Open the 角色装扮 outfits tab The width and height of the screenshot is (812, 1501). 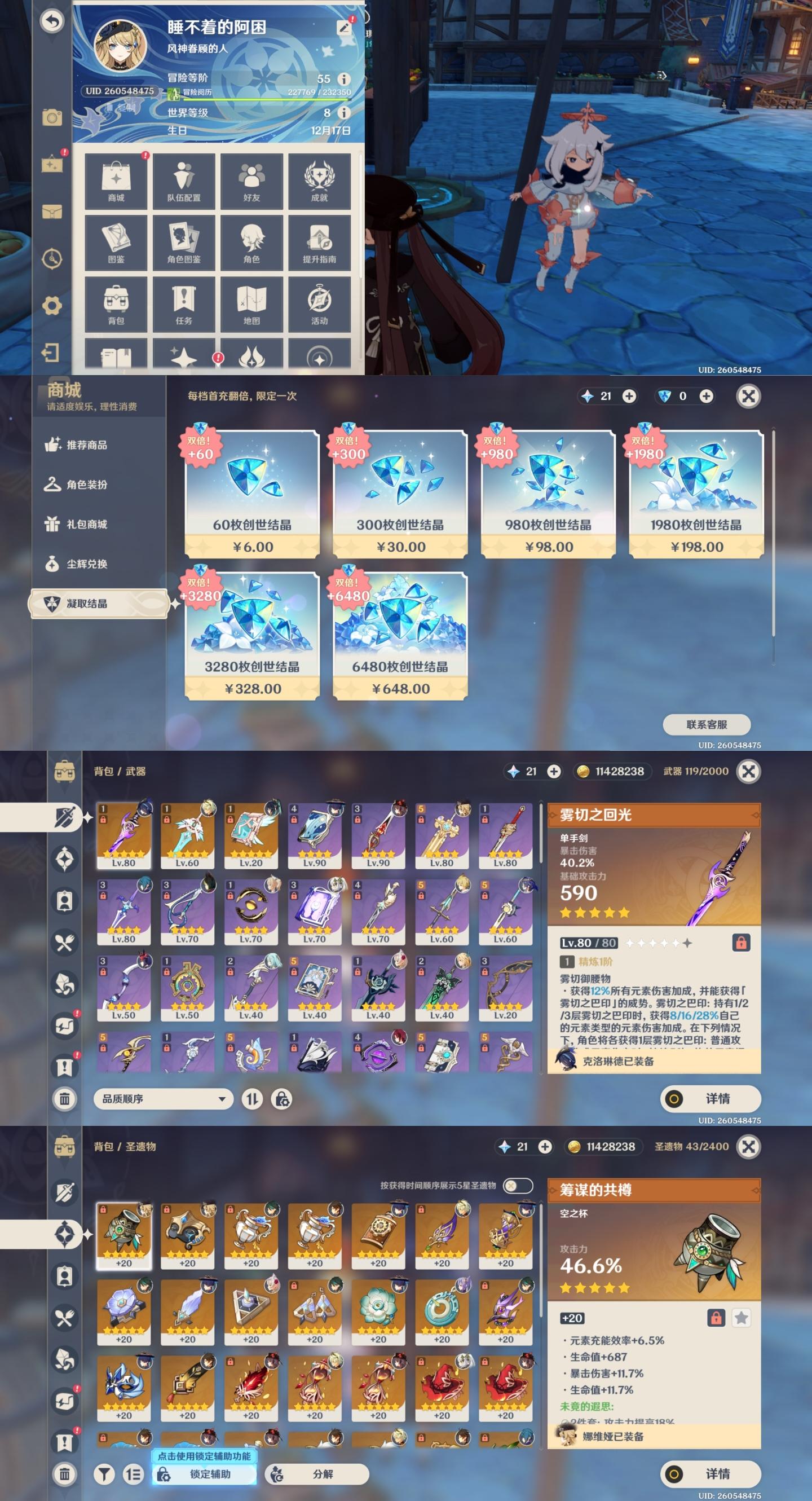click(86, 485)
